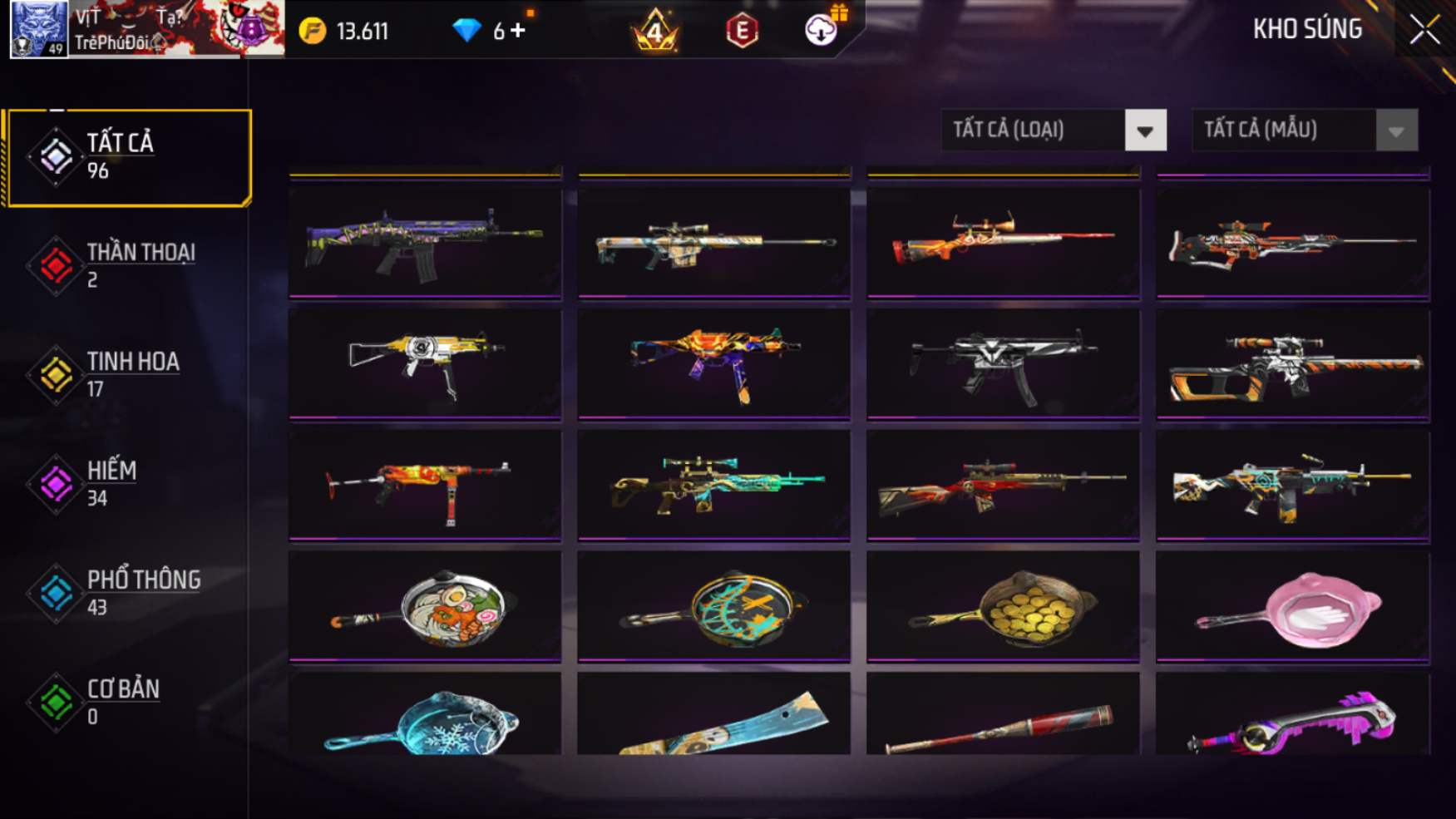
Task: Open the player profile avatar
Action: click(x=38, y=29)
